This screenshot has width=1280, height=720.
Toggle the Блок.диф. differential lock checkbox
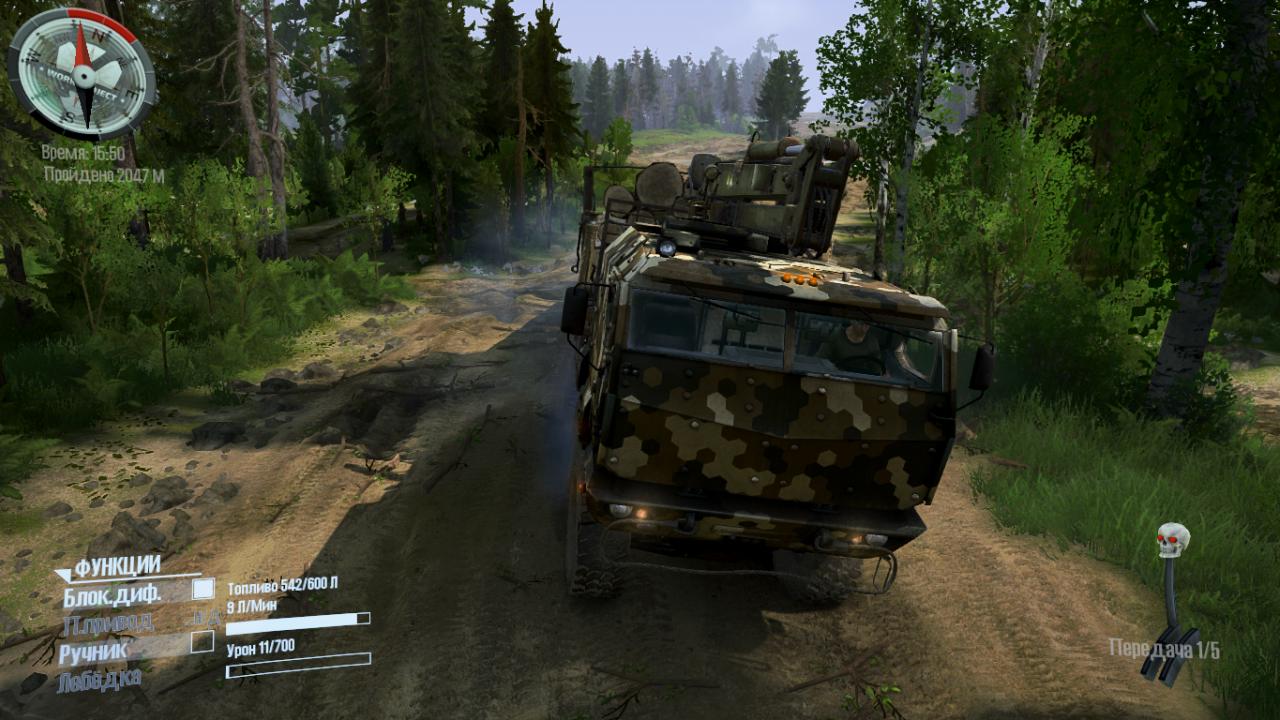pyautogui.click(x=203, y=589)
